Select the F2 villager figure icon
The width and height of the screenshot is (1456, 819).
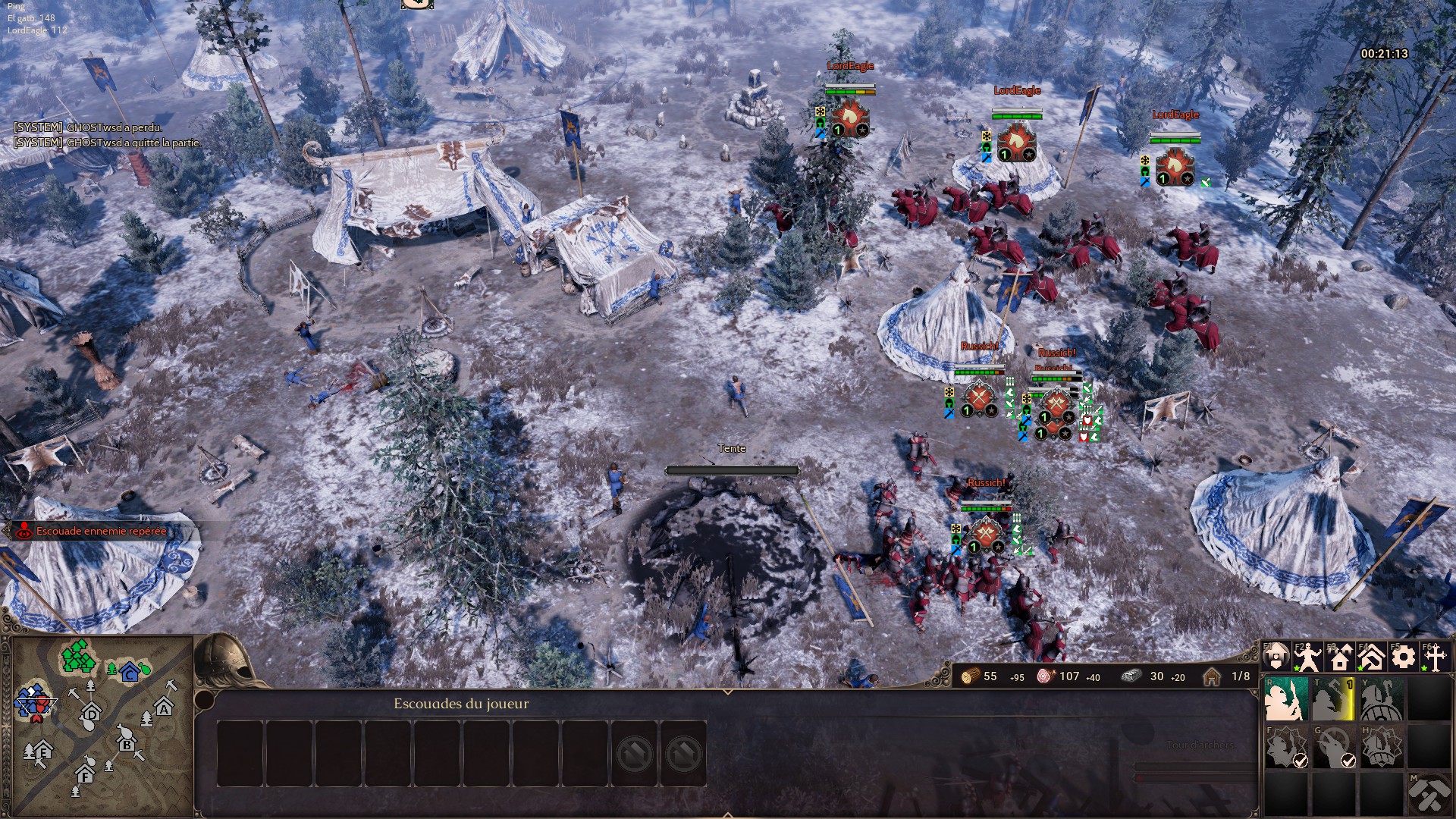(1308, 657)
